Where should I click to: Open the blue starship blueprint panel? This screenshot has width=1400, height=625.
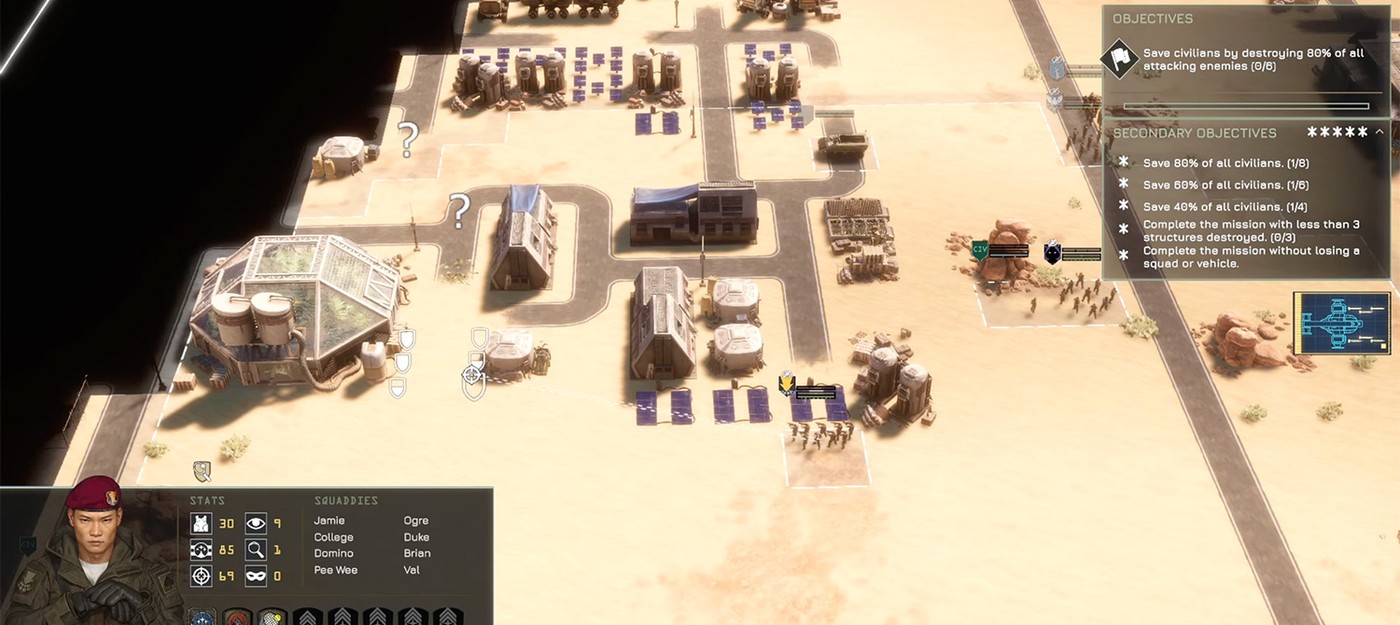click(1341, 323)
